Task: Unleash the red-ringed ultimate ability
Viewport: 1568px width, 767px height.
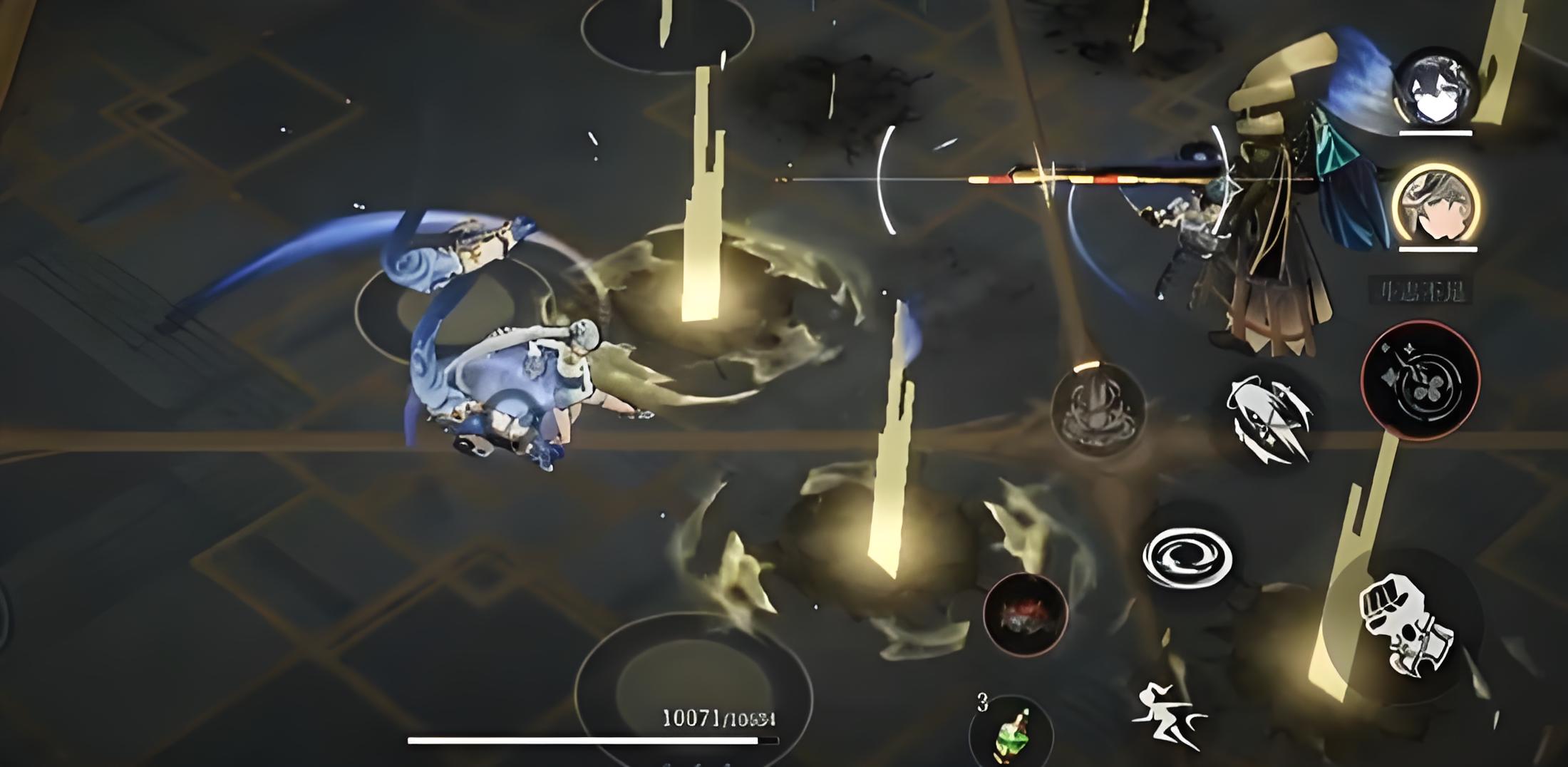Action: [1420, 380]
